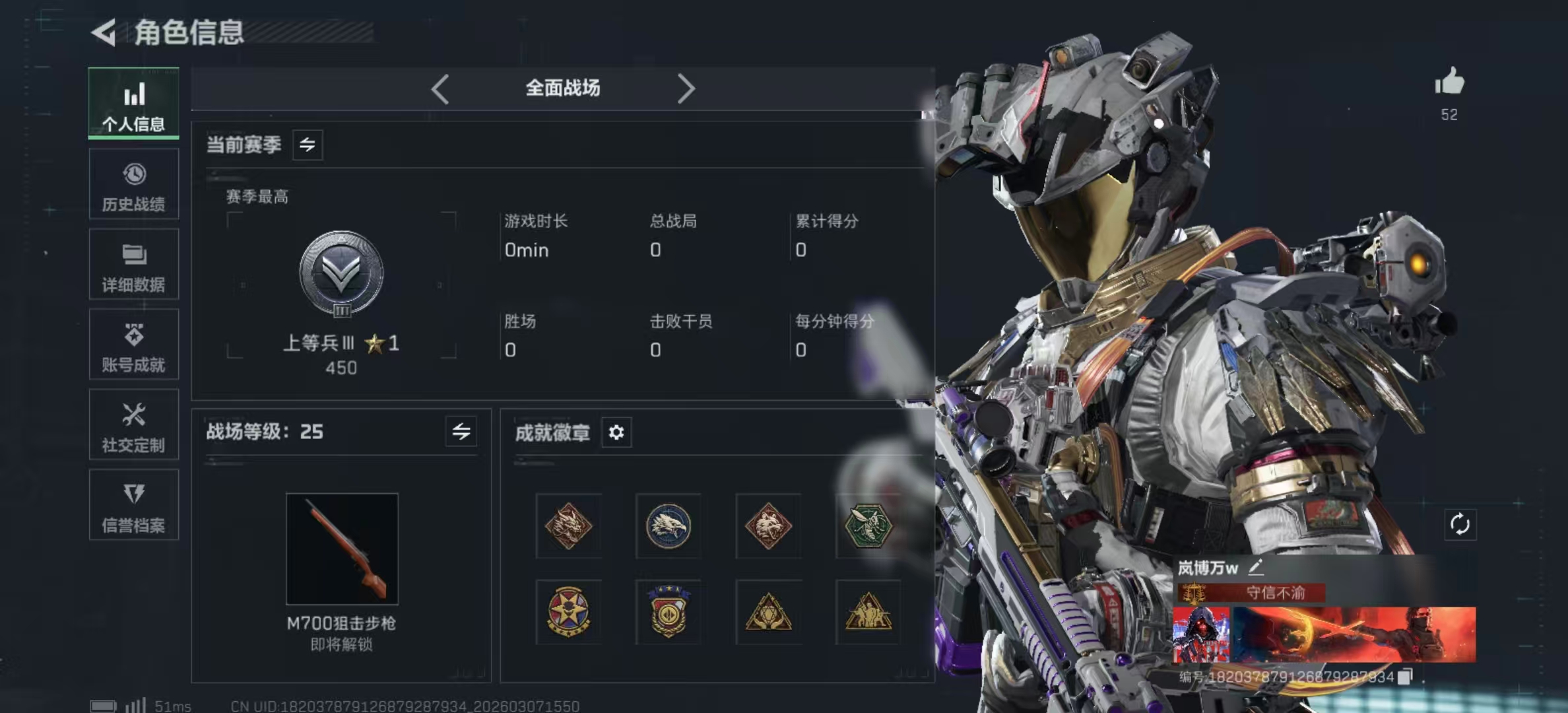Click the right arrow beside 全面战场
Screen dimensions: 1568x713
(x=686, y=88)
